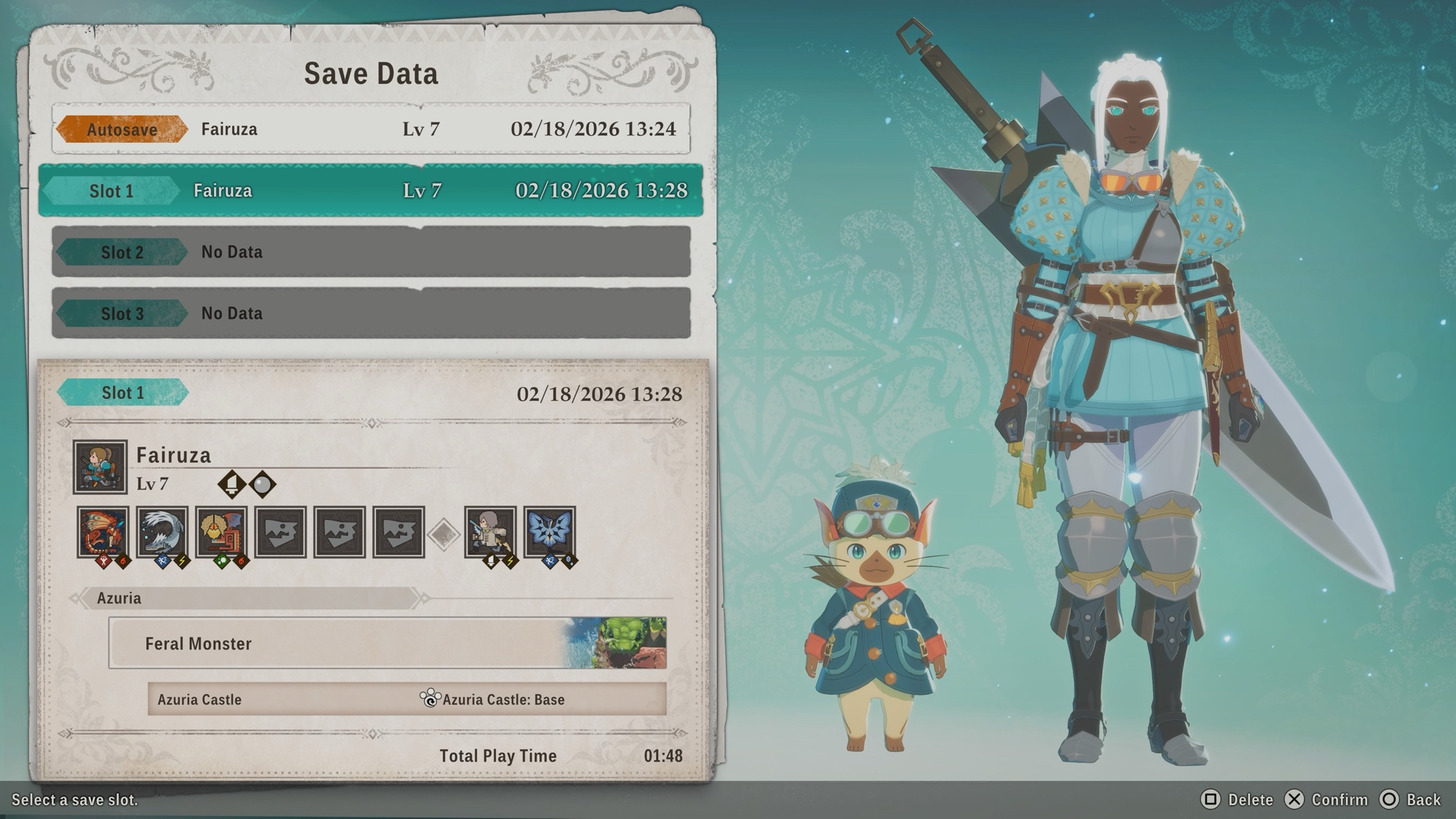This screenshot has height=819, width=1456.
Task: Open the Feral Monster quest banner
Action: tap(387, 643)
